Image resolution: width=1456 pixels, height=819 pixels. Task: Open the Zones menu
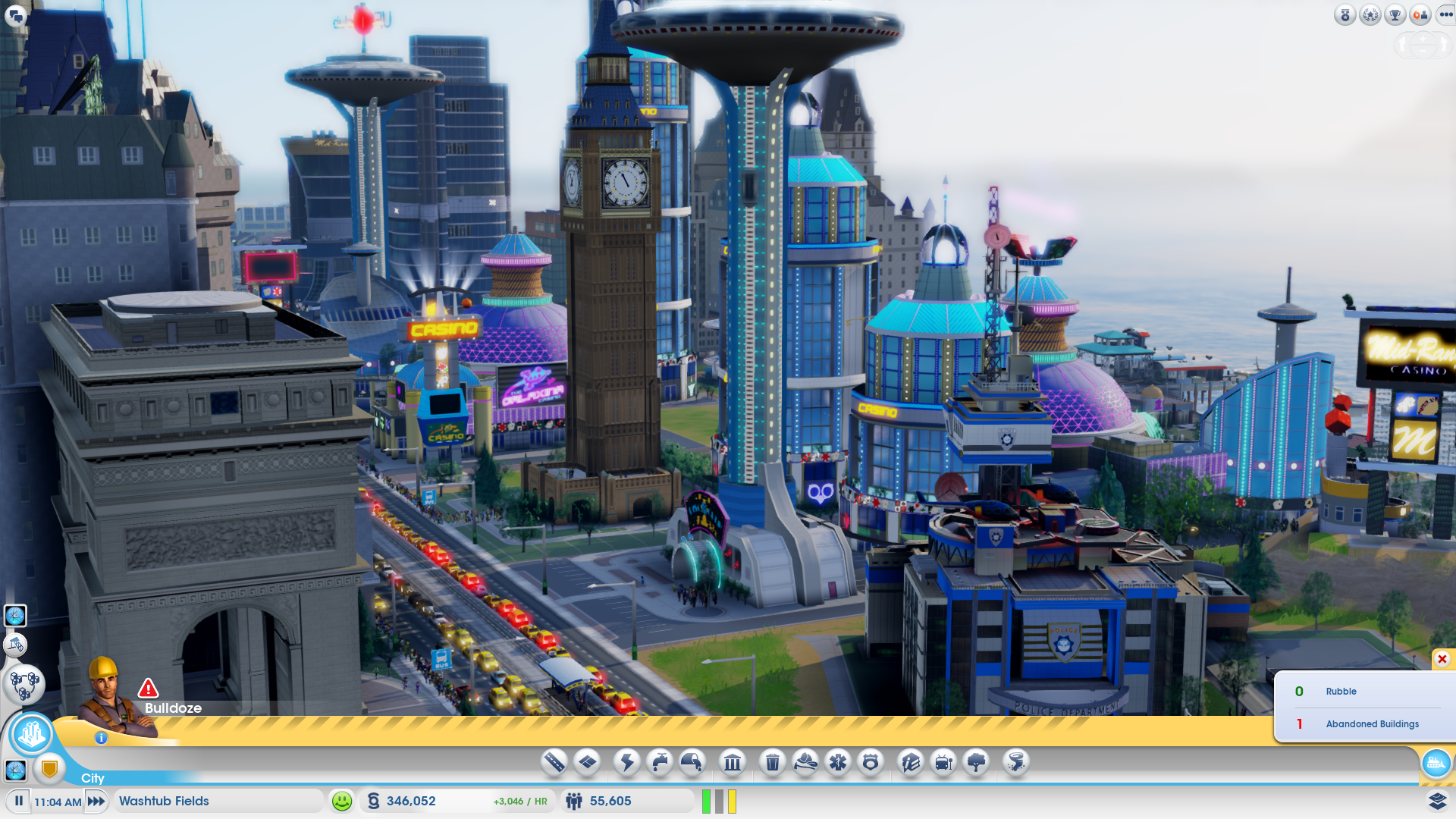point(588,761)
